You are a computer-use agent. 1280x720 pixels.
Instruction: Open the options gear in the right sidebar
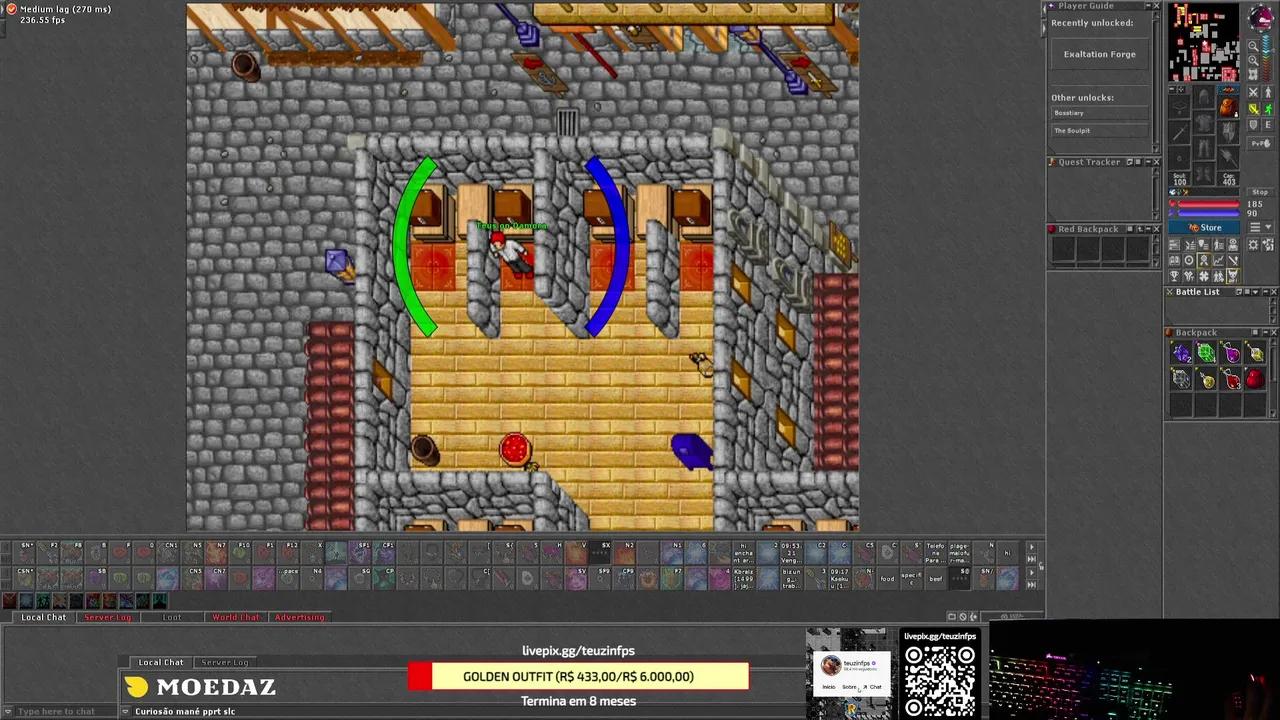point(1253,245)
